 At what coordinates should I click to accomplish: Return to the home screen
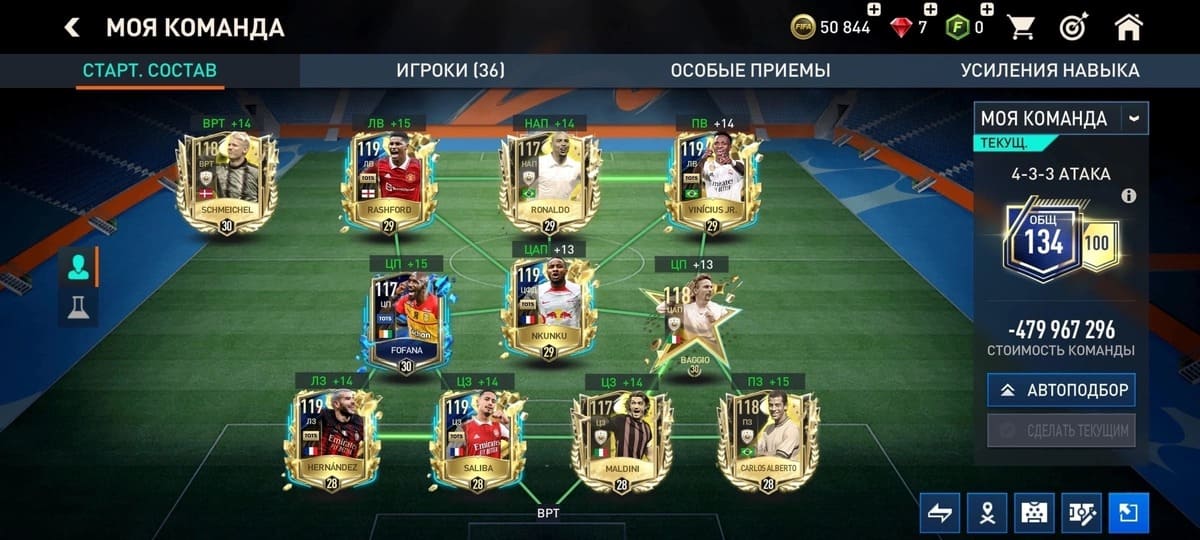click(1128, 27)
